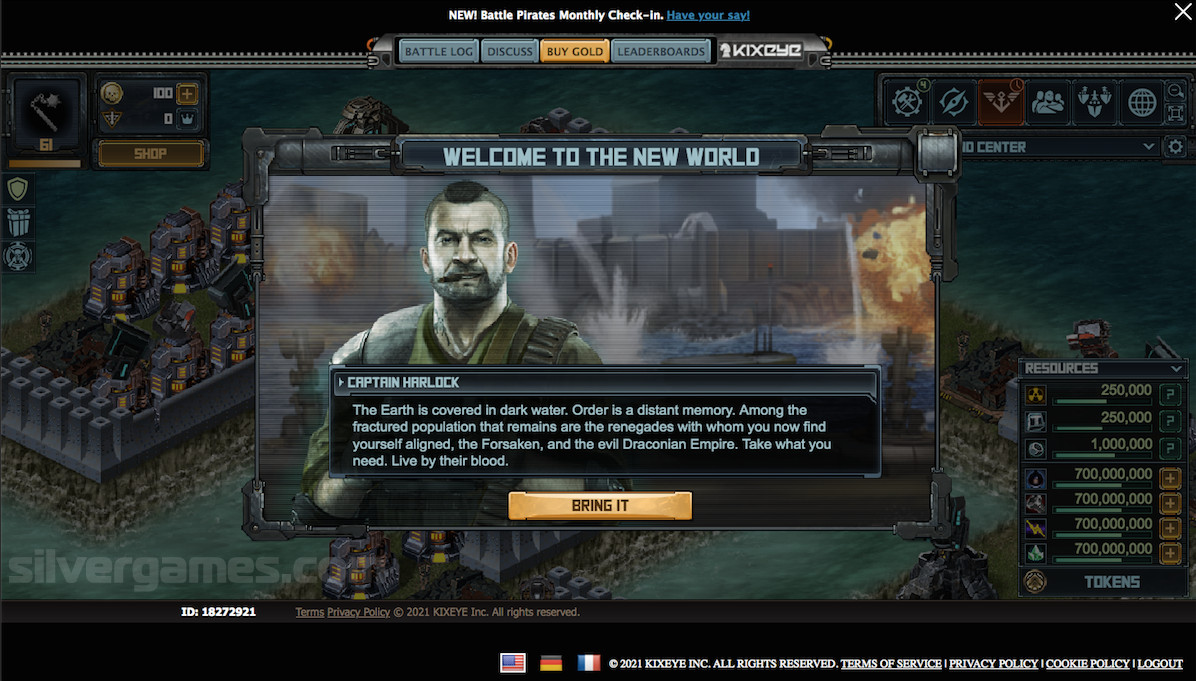Viewport: 1196px width, 681px height.
Task: Open the winged anchor icon
Action: (x=1001, y=102)
